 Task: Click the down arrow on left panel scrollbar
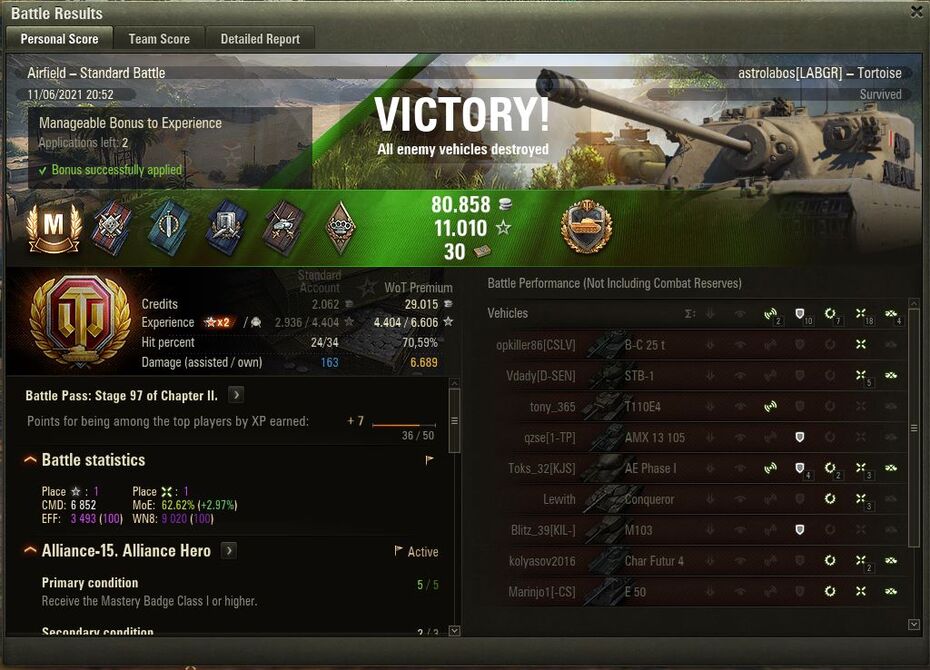455,631
